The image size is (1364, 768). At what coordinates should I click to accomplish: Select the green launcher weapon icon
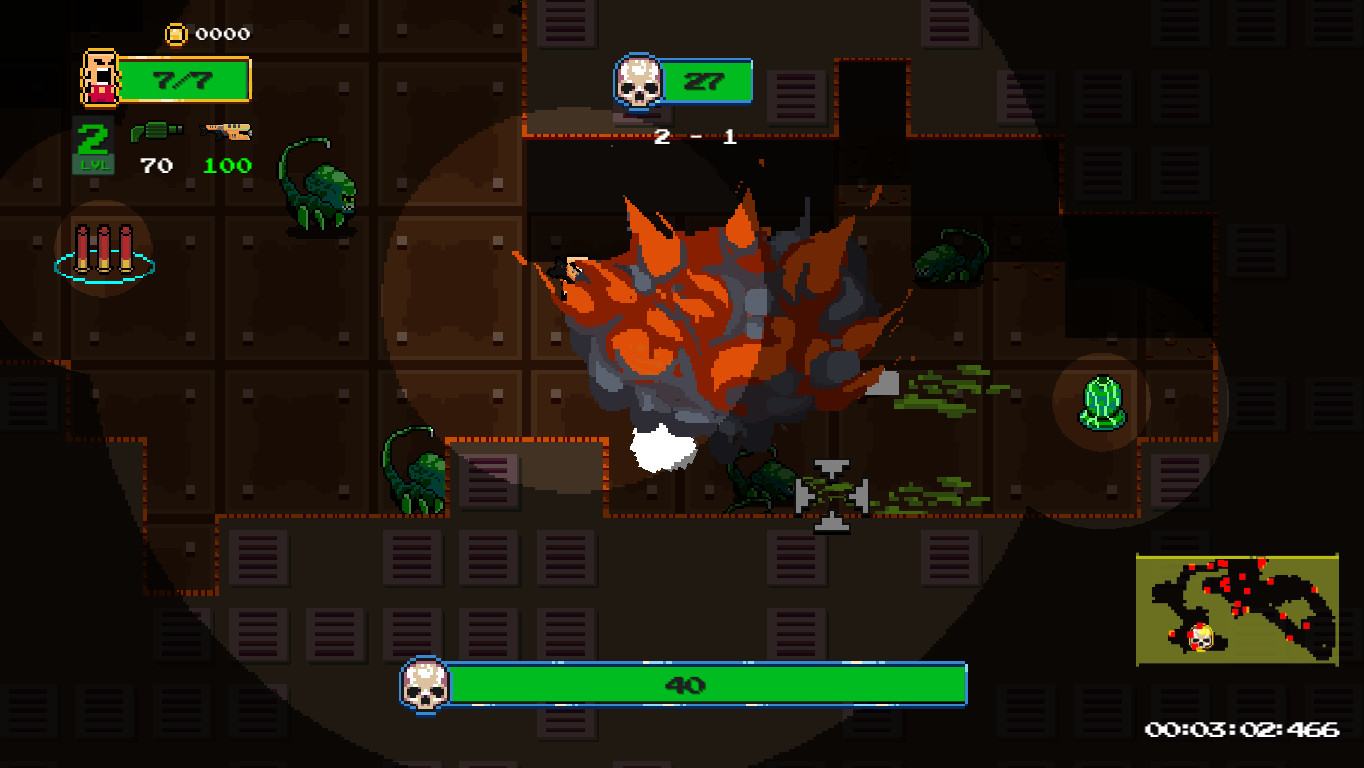tap(156, 133)
